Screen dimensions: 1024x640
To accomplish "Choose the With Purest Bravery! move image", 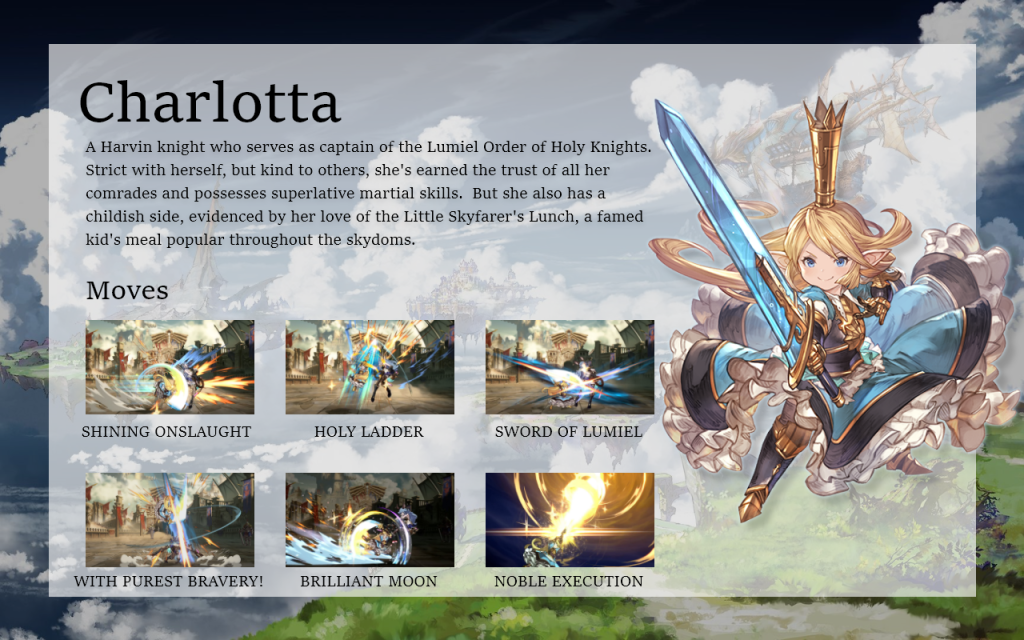I will (x=169, y=520).
